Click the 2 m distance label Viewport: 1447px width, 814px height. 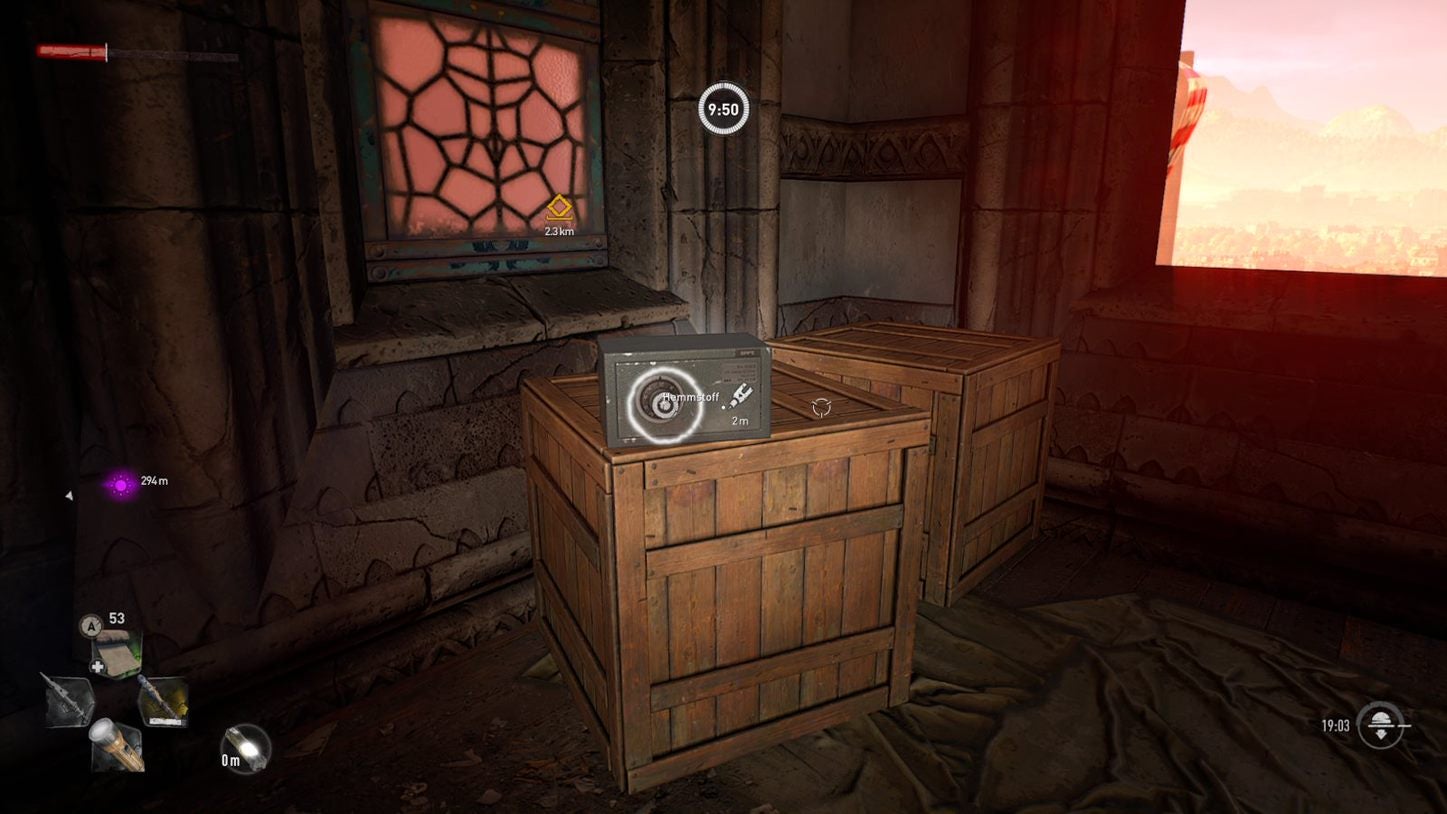(740, 421)
